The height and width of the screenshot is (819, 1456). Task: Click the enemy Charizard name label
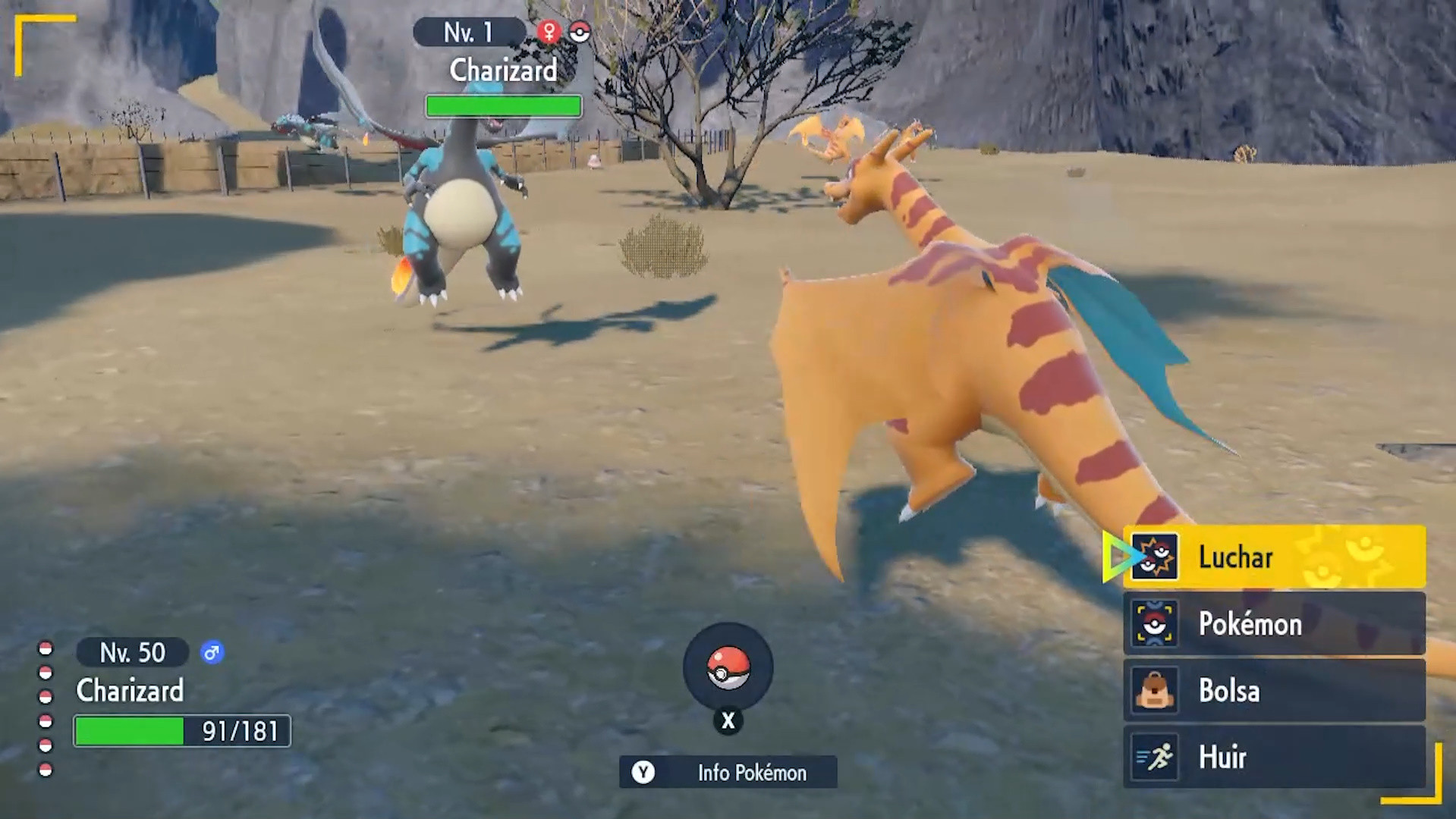[503, 71]
